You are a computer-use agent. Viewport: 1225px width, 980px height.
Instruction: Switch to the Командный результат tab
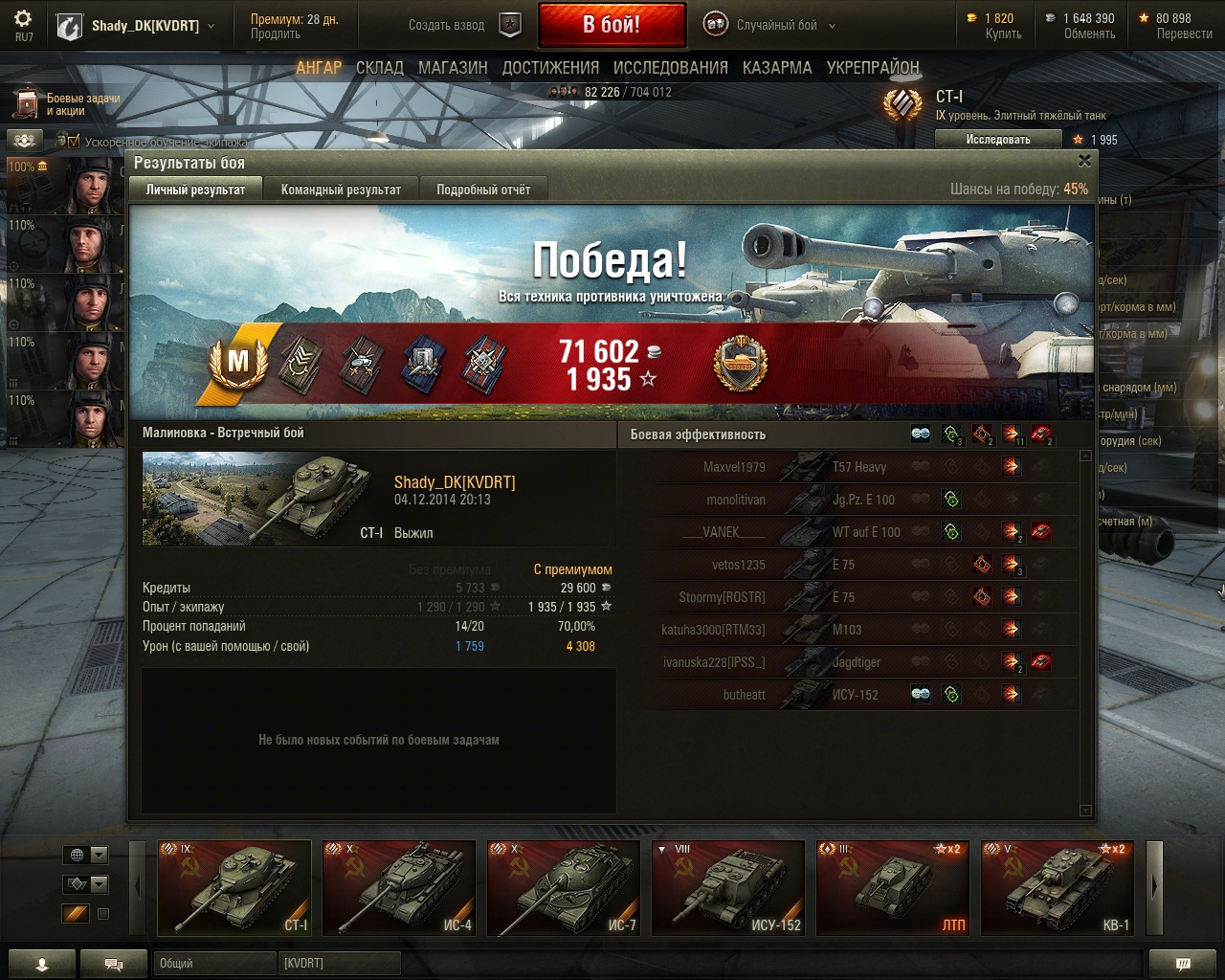tap(341, 189)
